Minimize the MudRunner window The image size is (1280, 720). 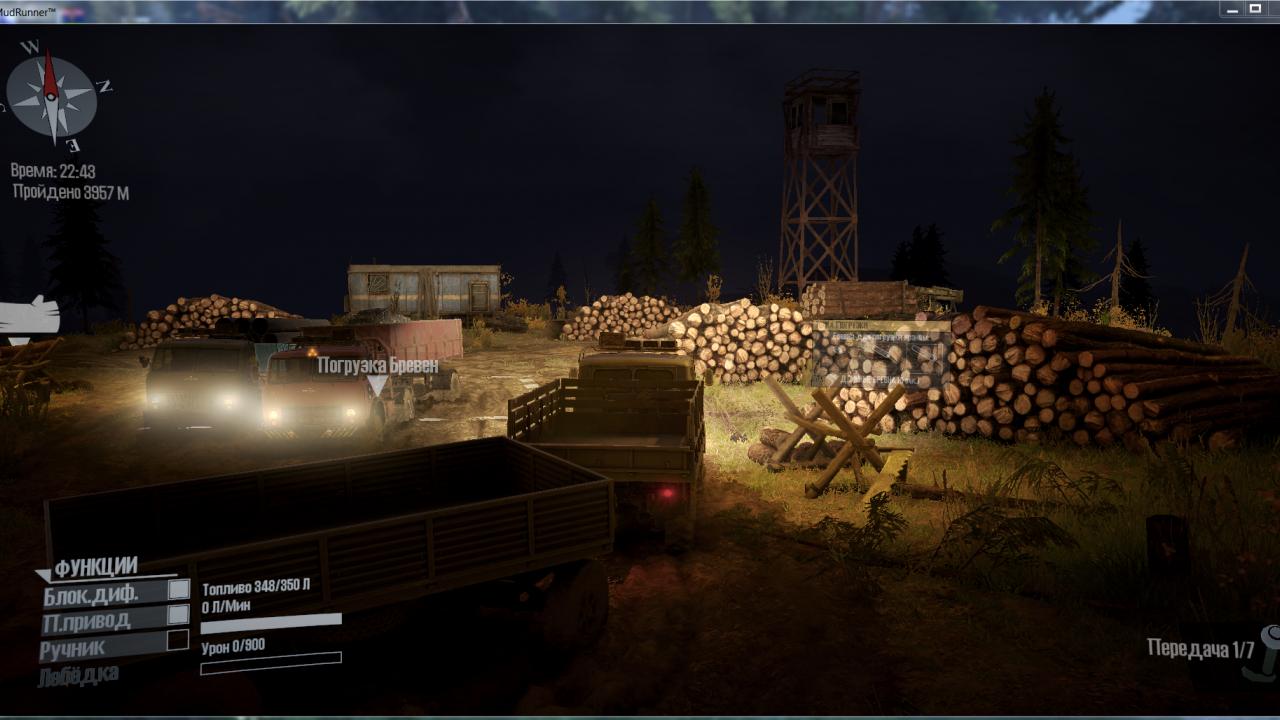point(1231,9)
